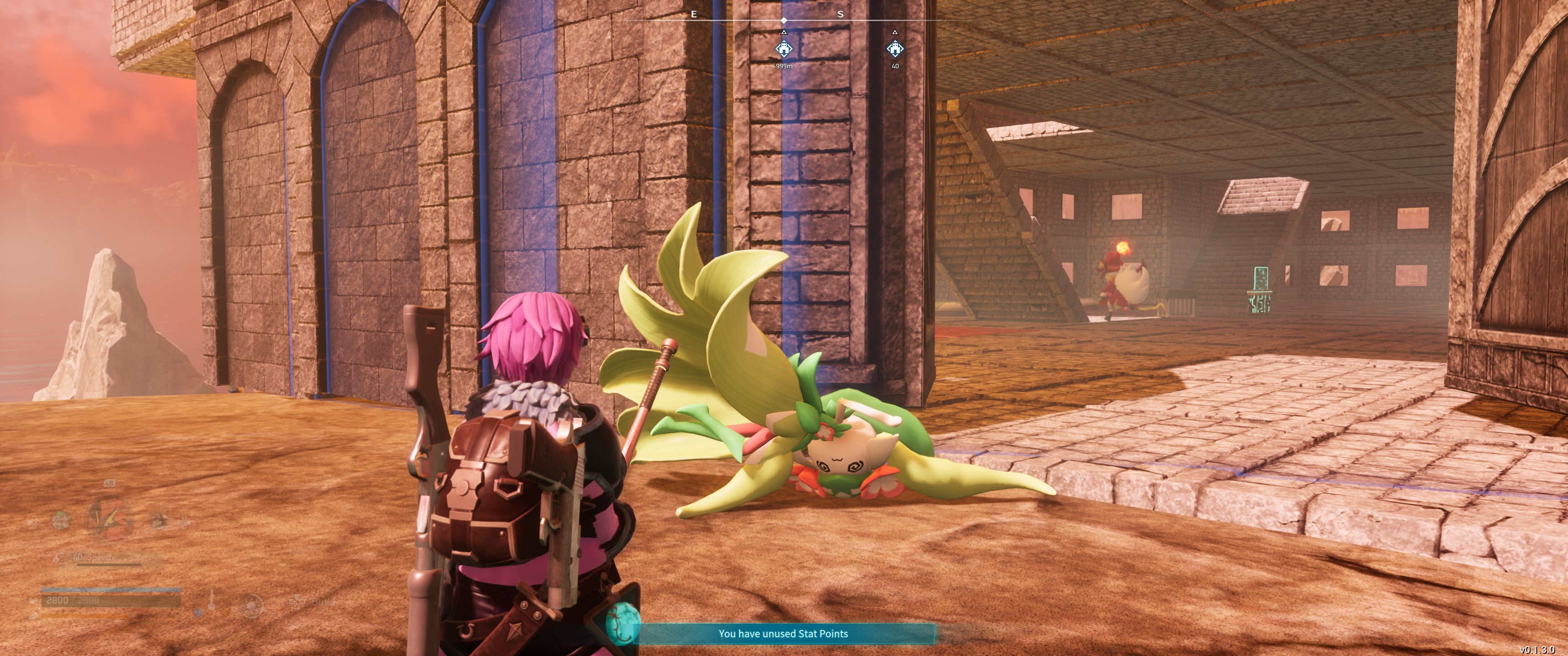The width and height of the screenshot is (1568, 656).
Task: Select the active pal portrait with lightning bolt
Action: pyautogui.click(x=109, y=519)
